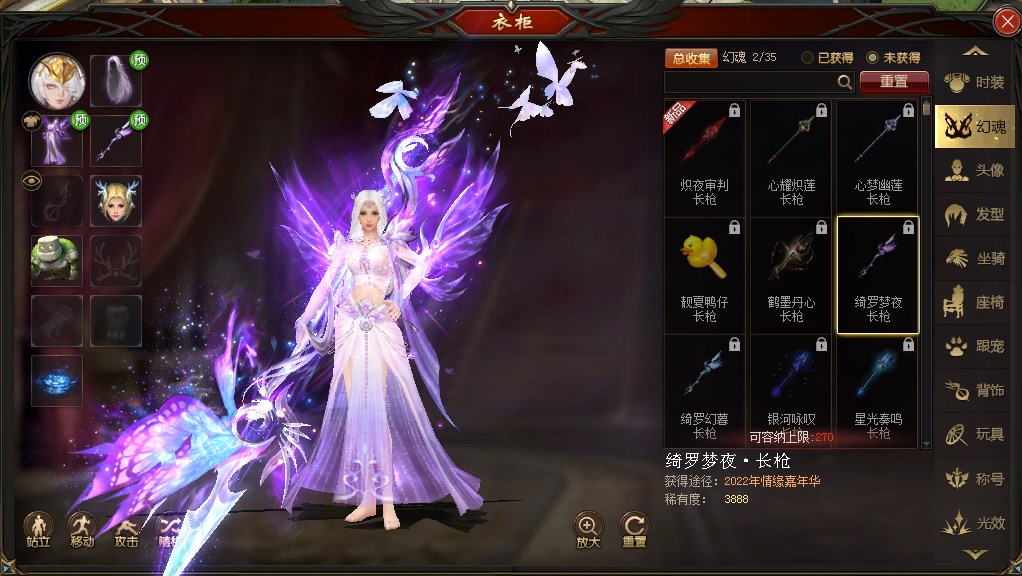
Task: Switch to the 时装 fashion tab
Action: [x=975, y=83]
